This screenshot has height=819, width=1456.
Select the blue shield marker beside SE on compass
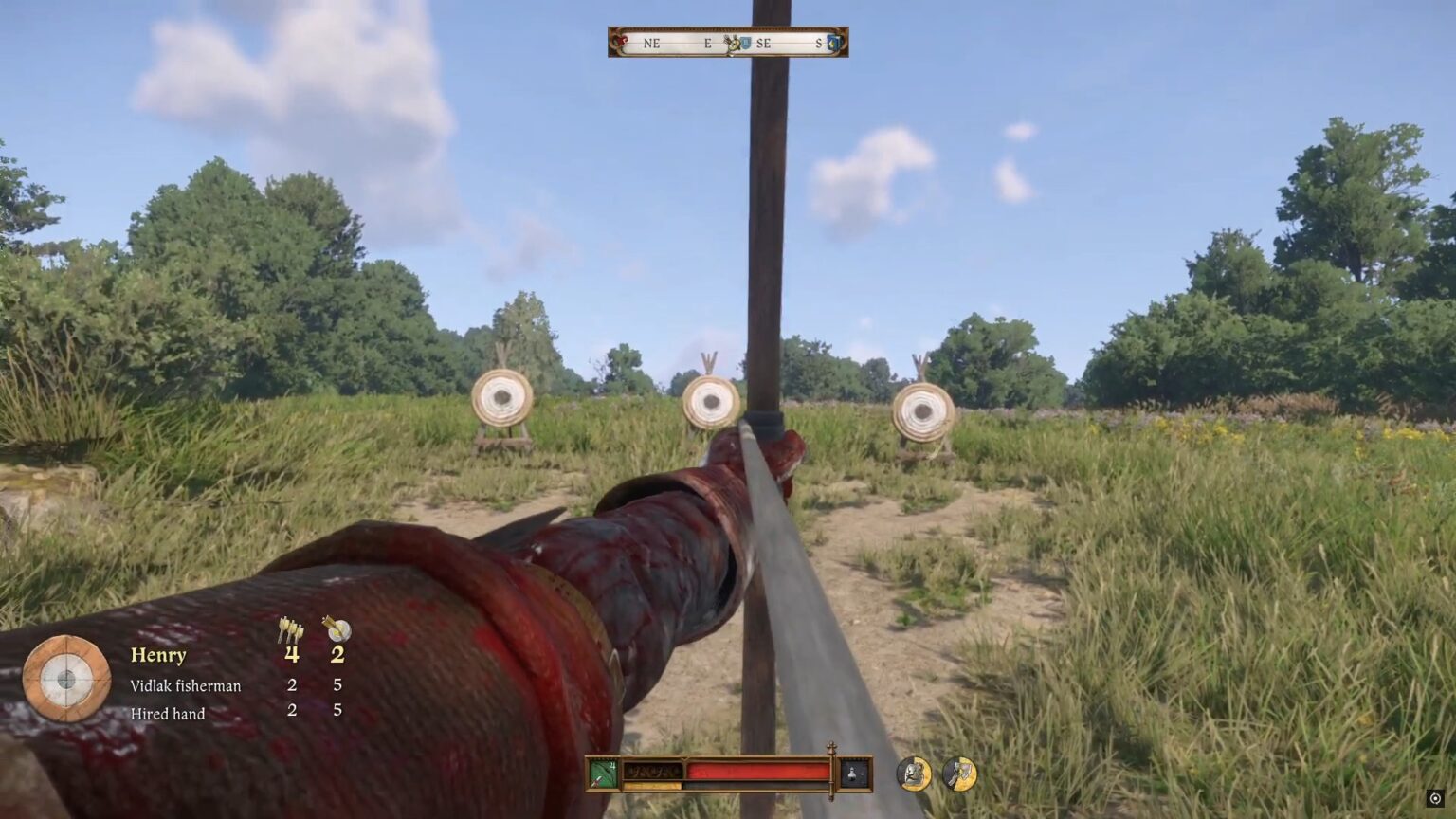pos(746,43)
